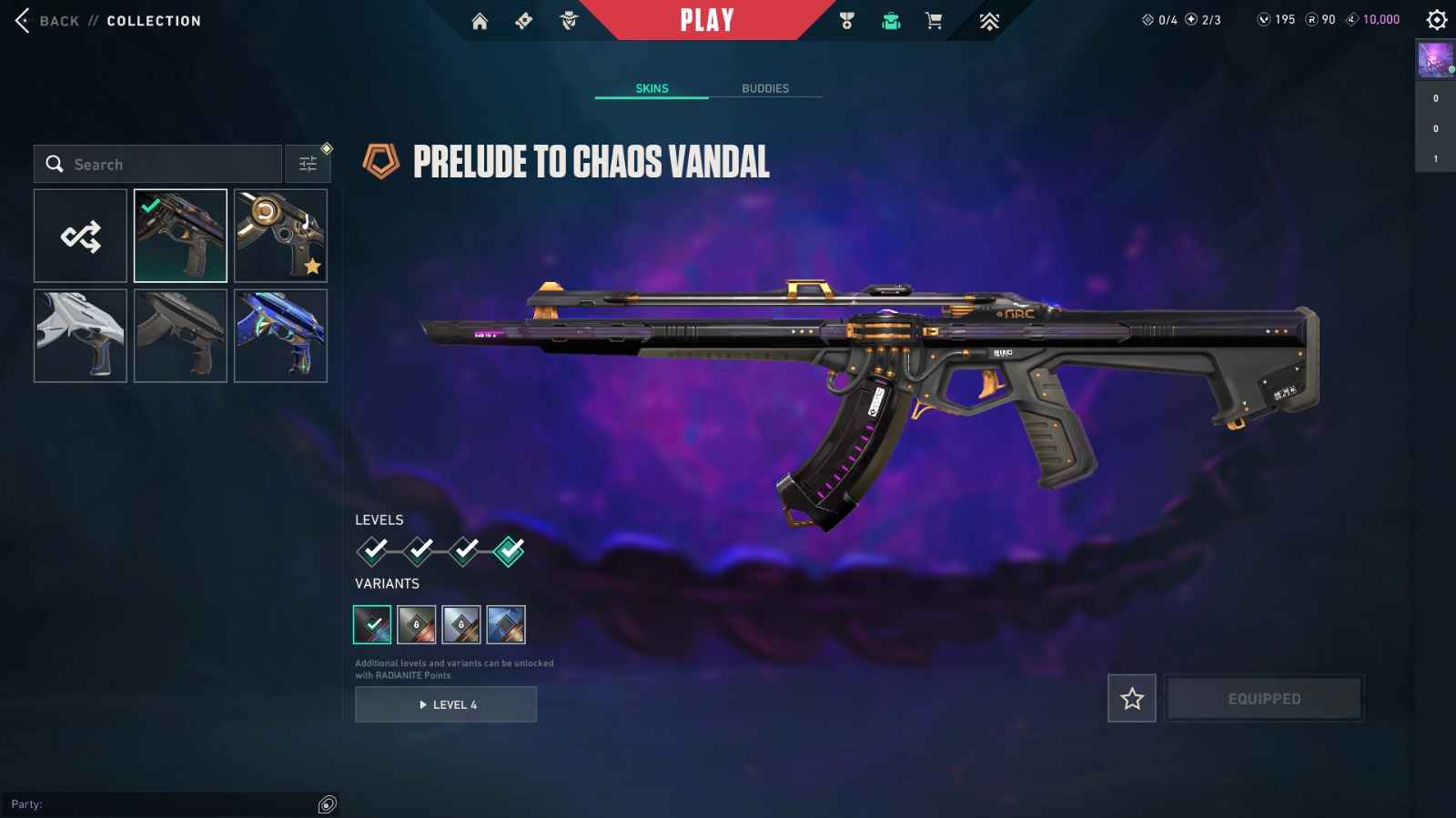Image resolution: width=1456 pixels, height=818 pixels.
Task: Select the blue Vandal skin thumbnail
Action: (x=280, y=336)
